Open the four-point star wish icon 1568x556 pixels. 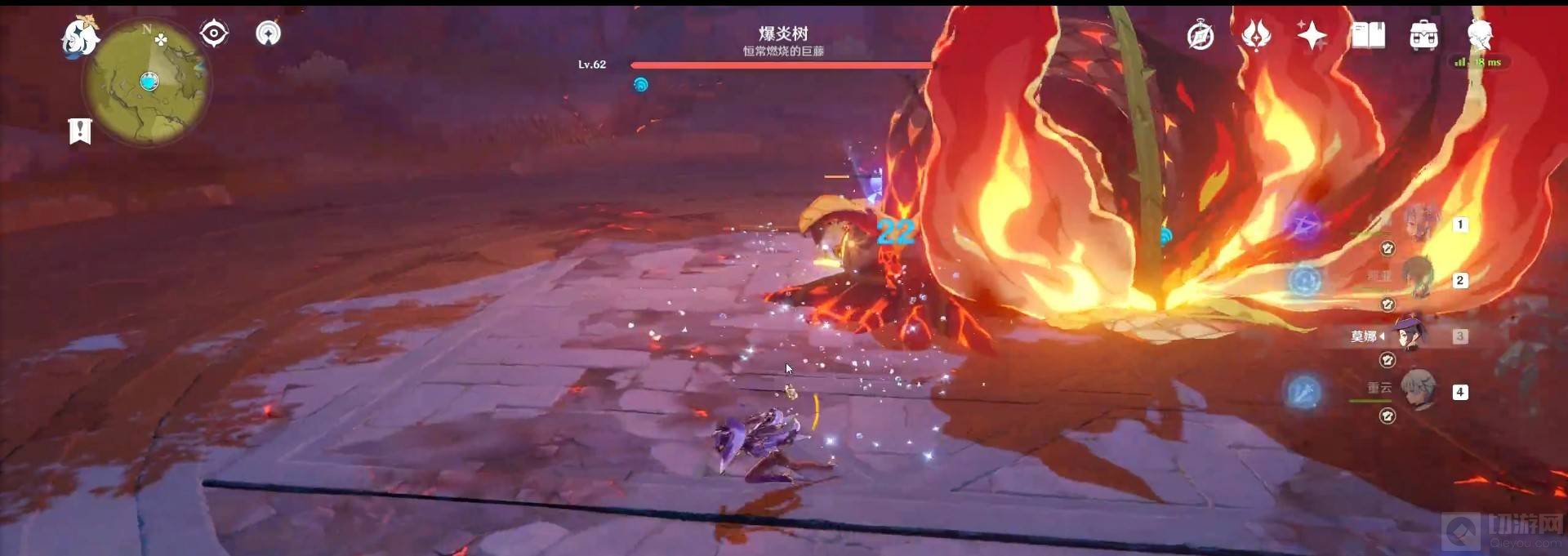pyautogui.click(x=1312, y=36)
